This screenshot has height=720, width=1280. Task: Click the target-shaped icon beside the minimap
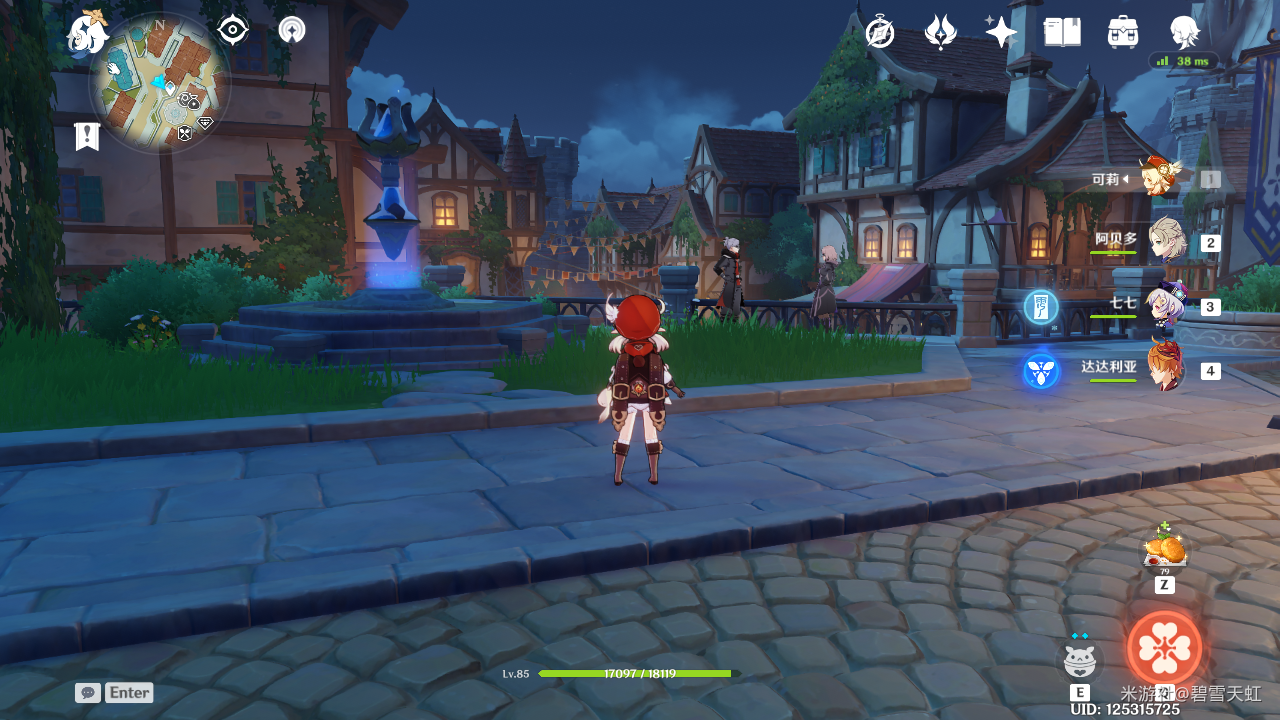coord(233,30)
